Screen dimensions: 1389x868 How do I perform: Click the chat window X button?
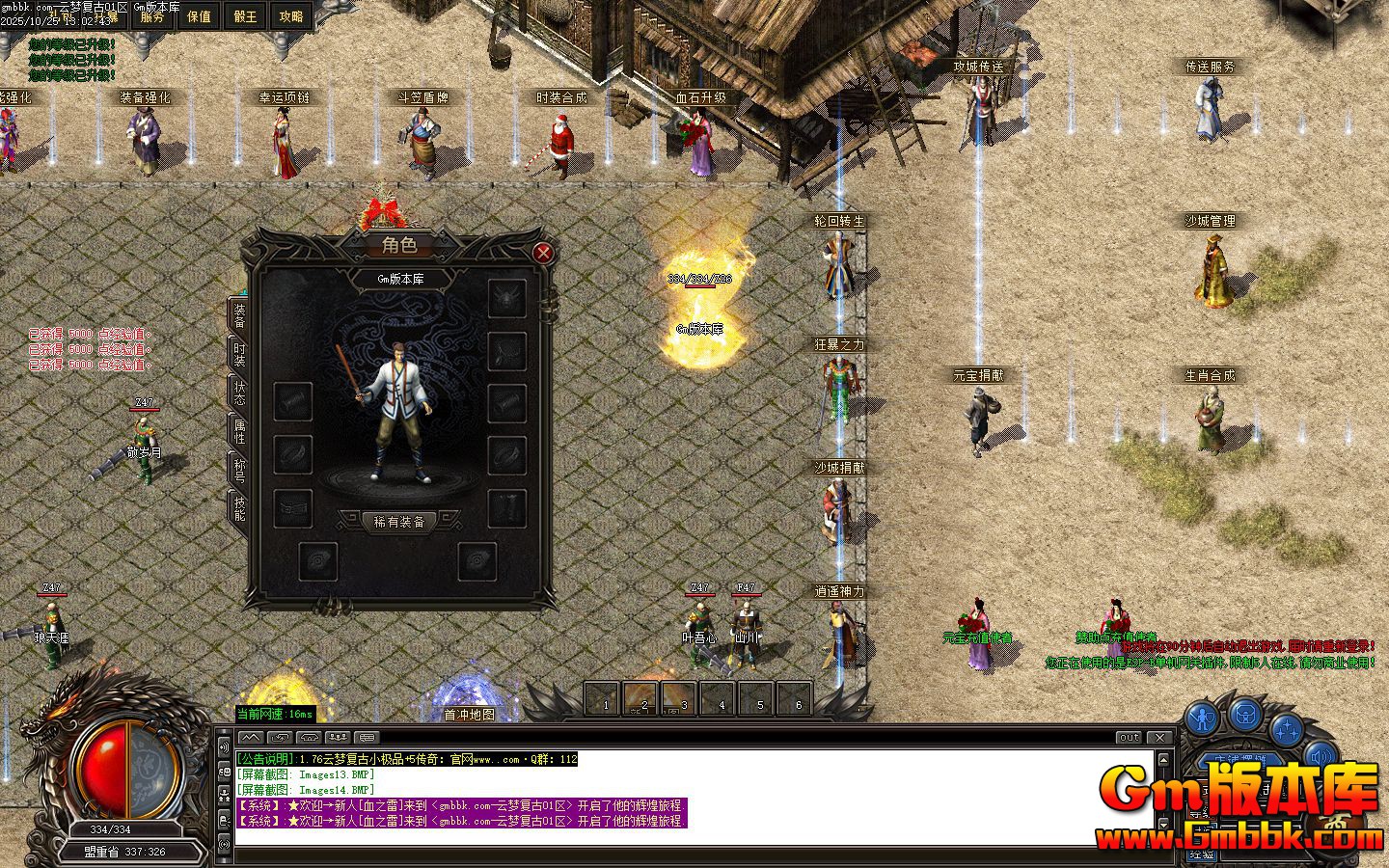(x=1161, y=737)
